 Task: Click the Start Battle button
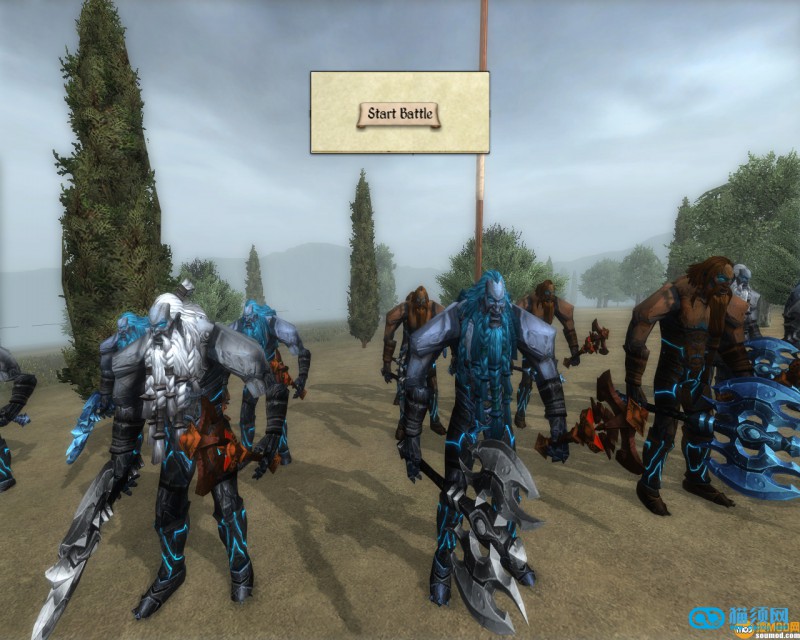click(x=399, y=114)
